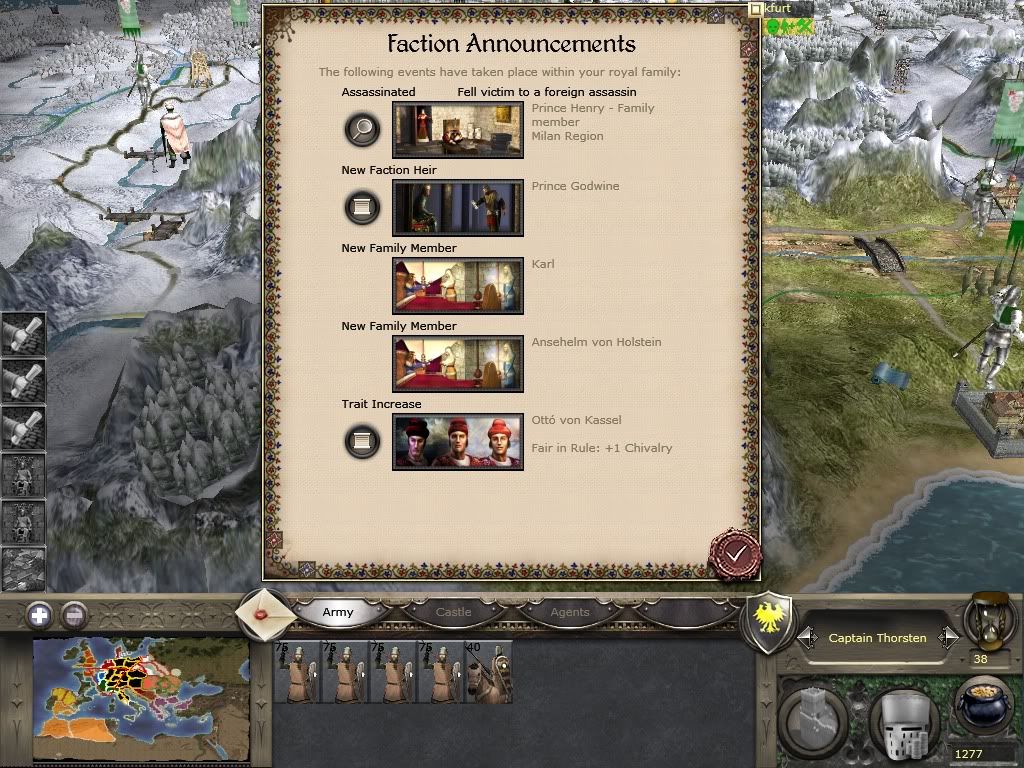The height and width of the screenshot is (768, 1024).
Task: Go to the army after Captain Thorsten
Action: coord(948,638)
